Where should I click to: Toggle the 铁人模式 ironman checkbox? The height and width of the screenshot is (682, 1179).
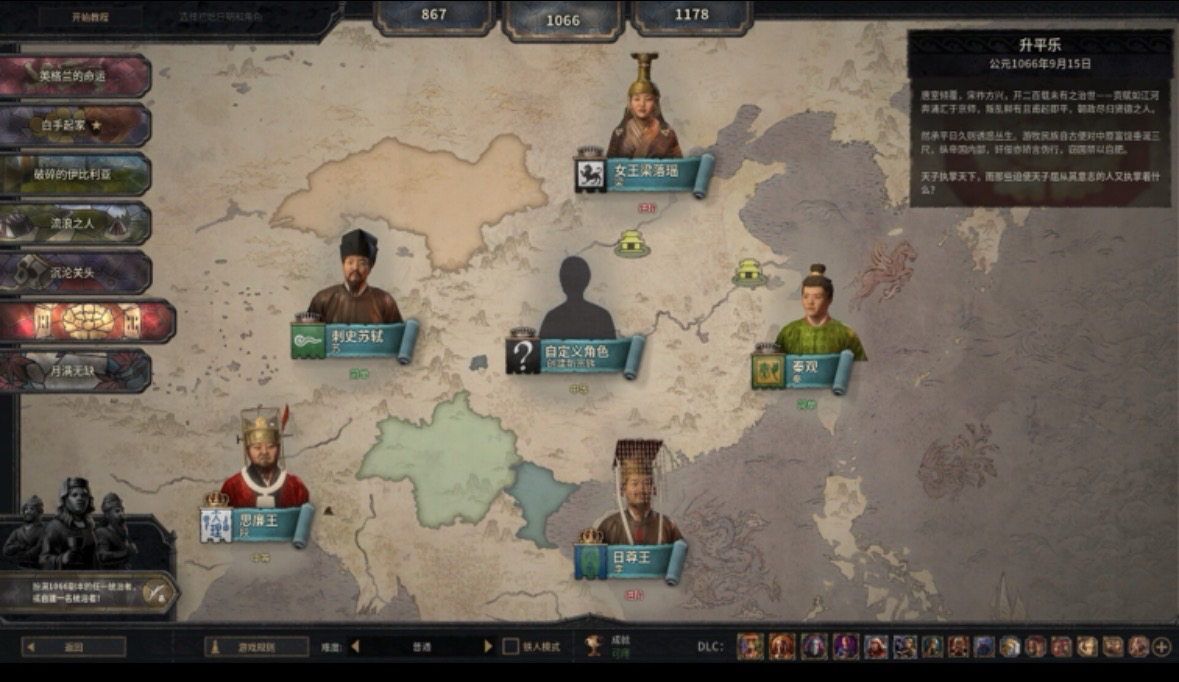510,647
